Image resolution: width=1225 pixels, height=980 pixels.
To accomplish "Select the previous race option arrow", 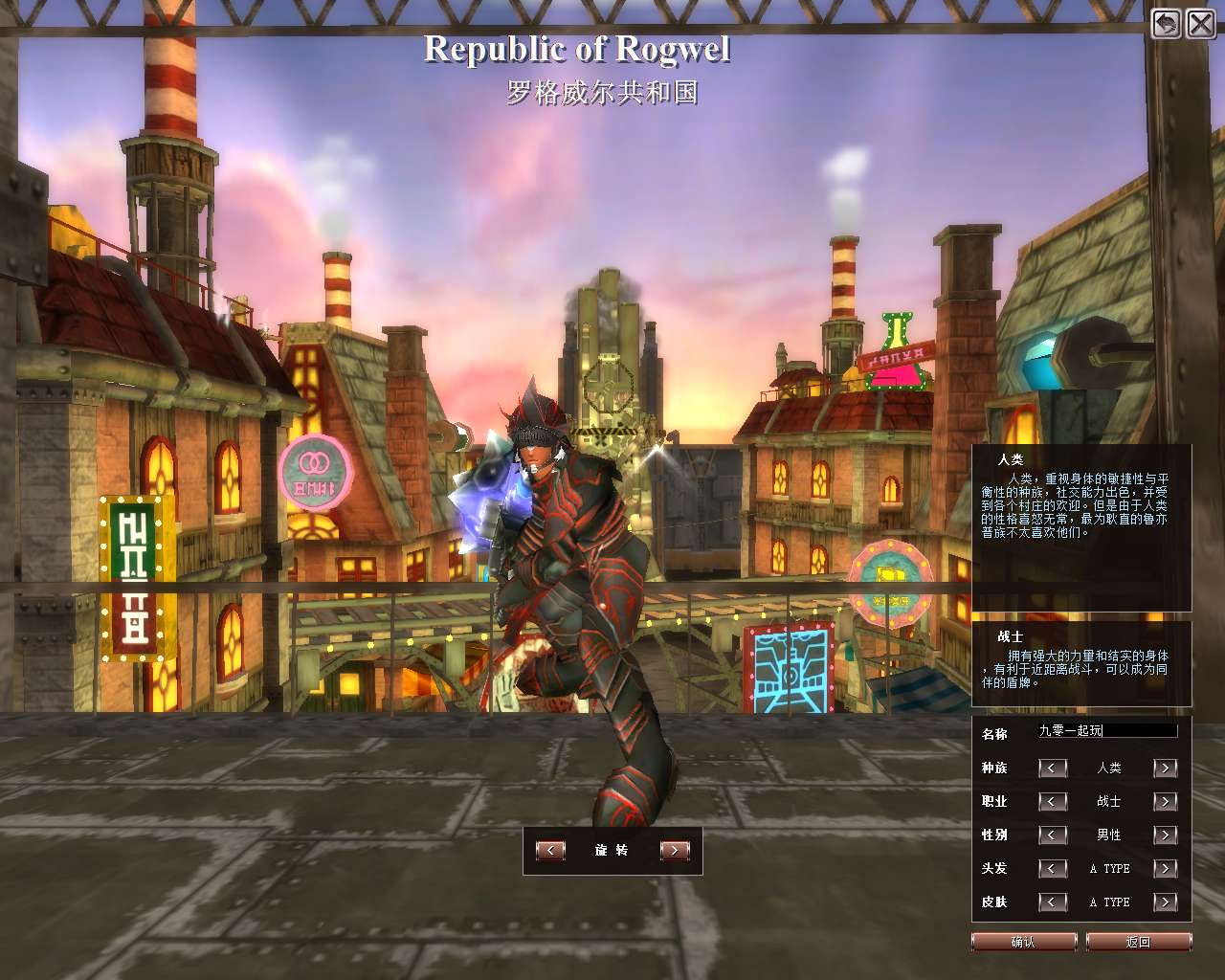I will [x=1053, y=768].
